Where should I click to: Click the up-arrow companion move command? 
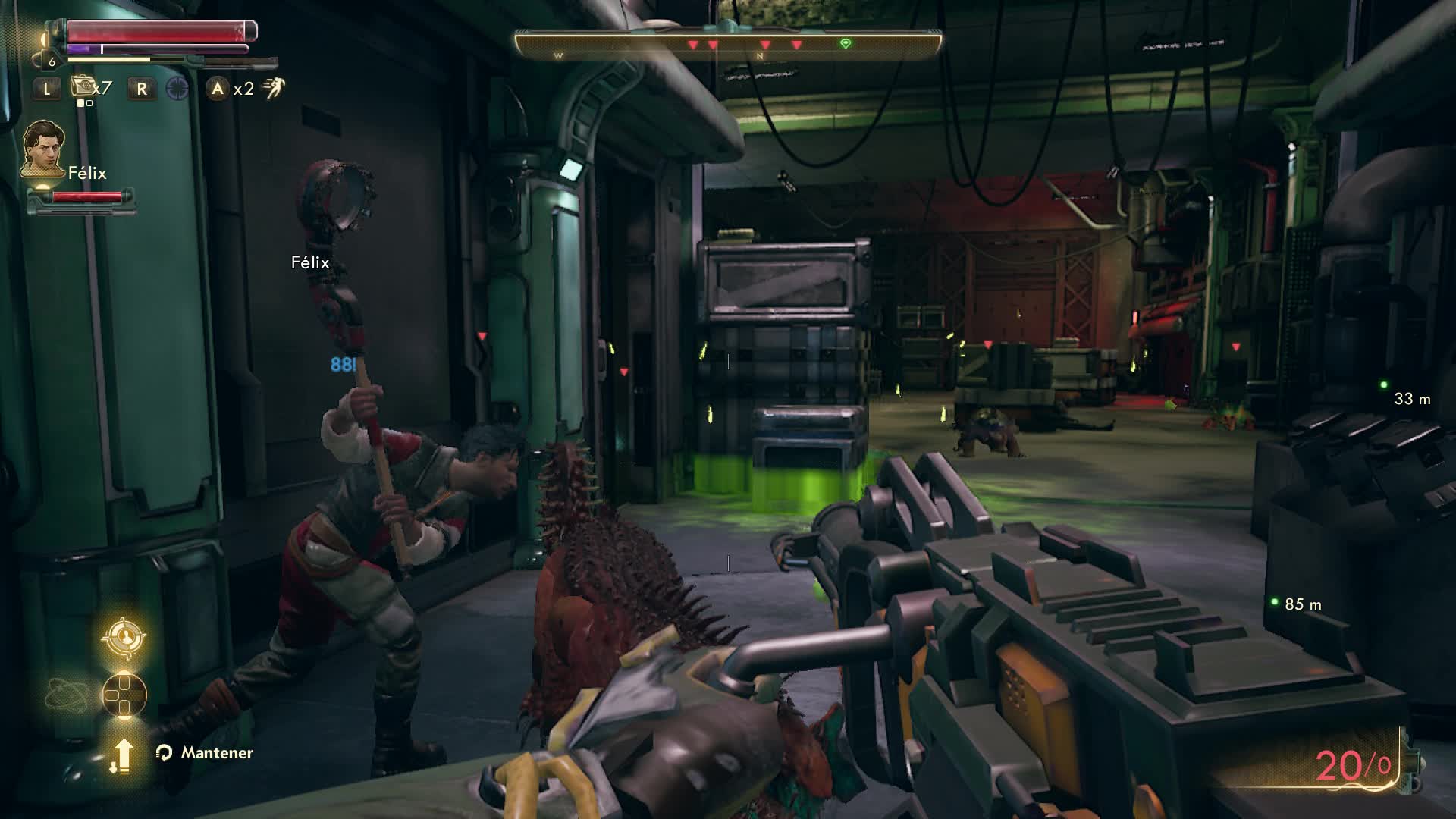(122, 755)
